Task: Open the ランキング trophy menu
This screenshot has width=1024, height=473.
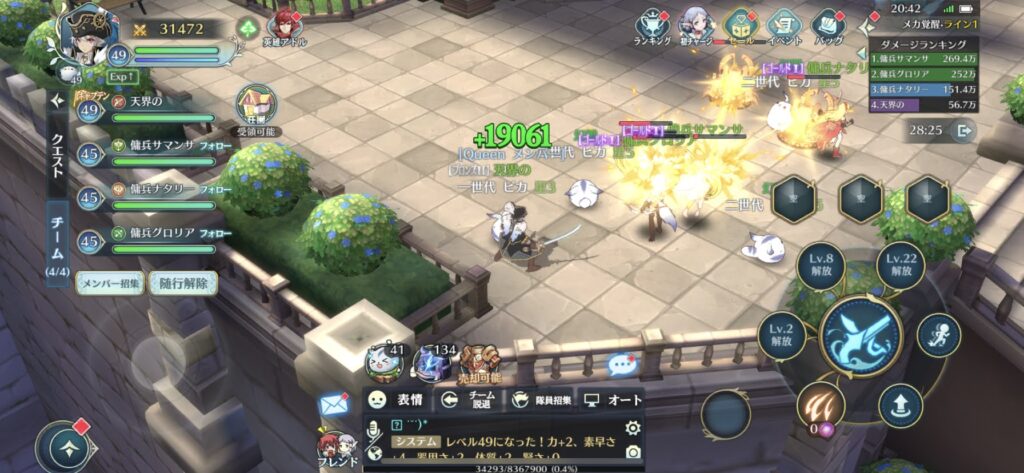Action: [x=652, y=25]
